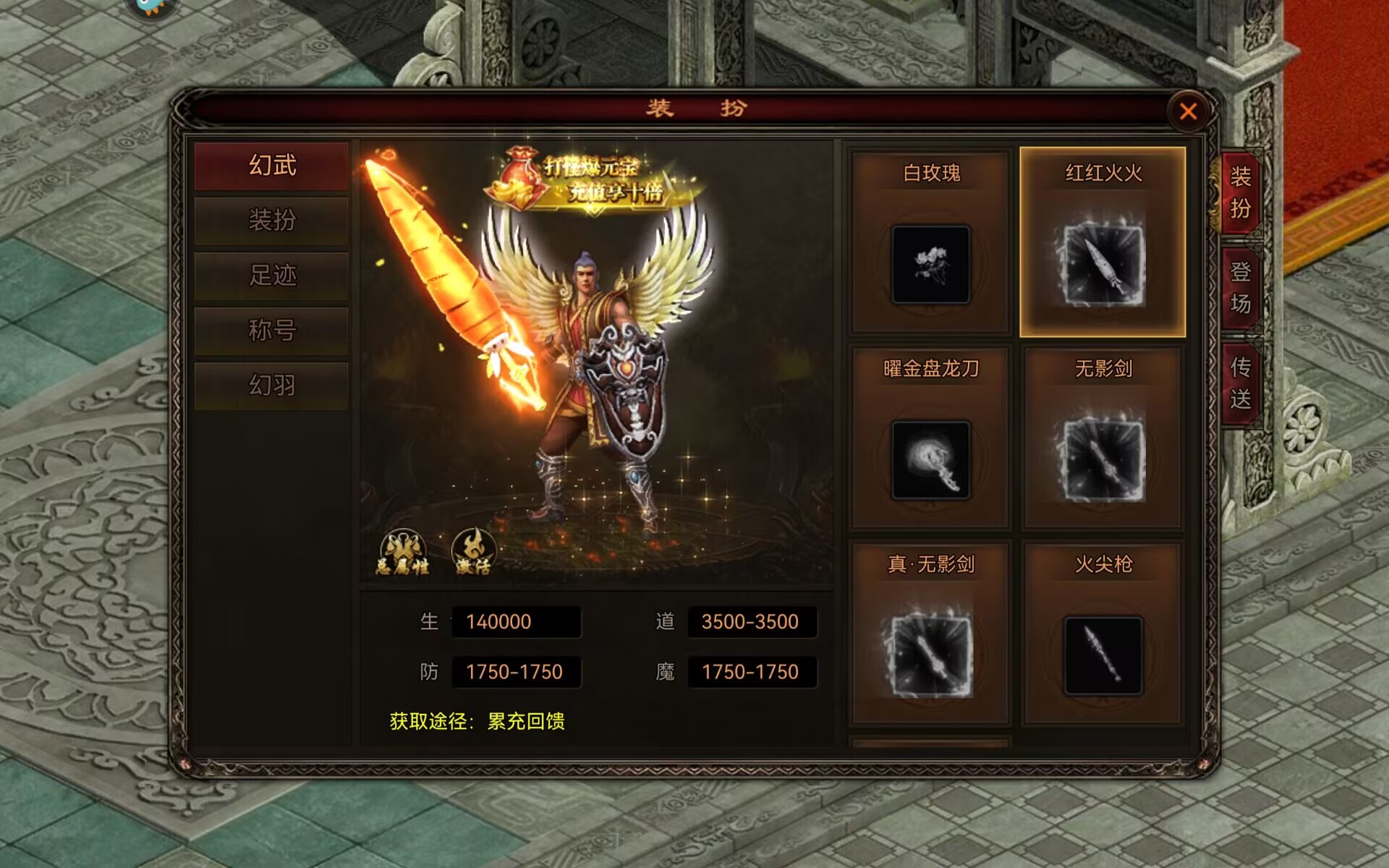Select the 红红火火 weapon skin
Viewport: 1389px width, 868px height.
1103,264
